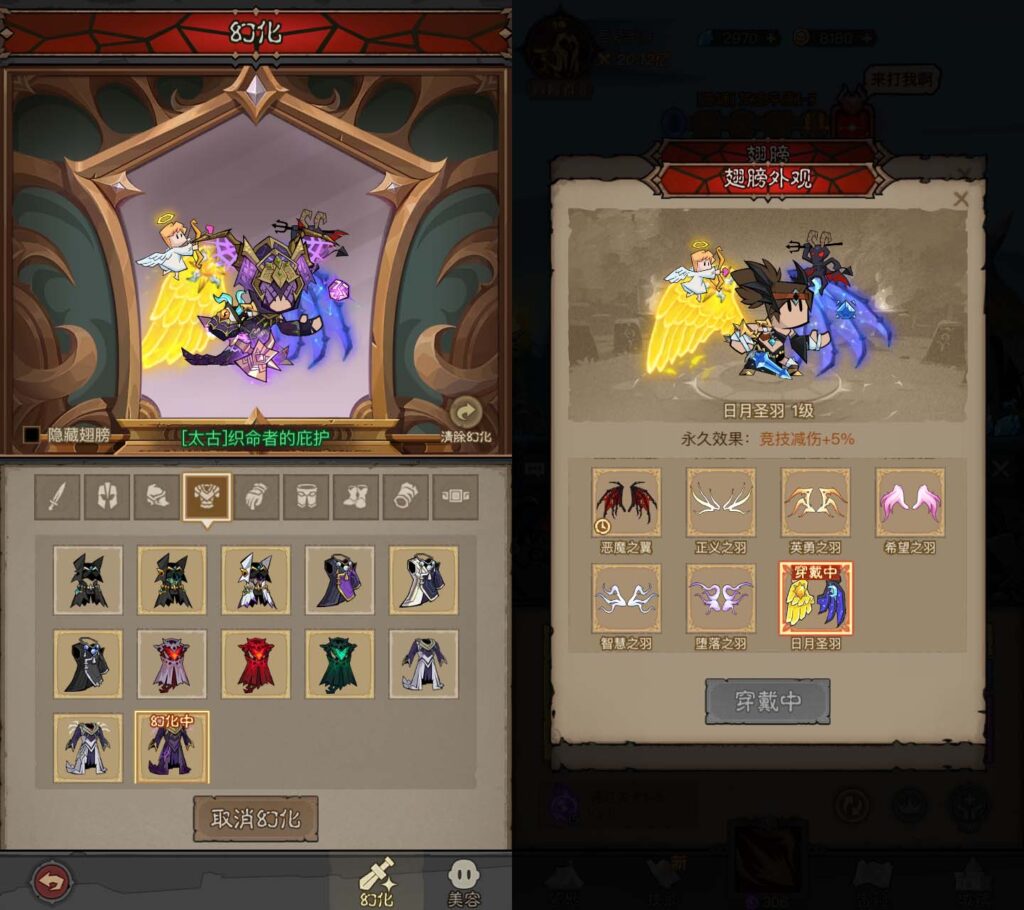
Task: Select the red robe appearance
Action: tap(256, 664)
